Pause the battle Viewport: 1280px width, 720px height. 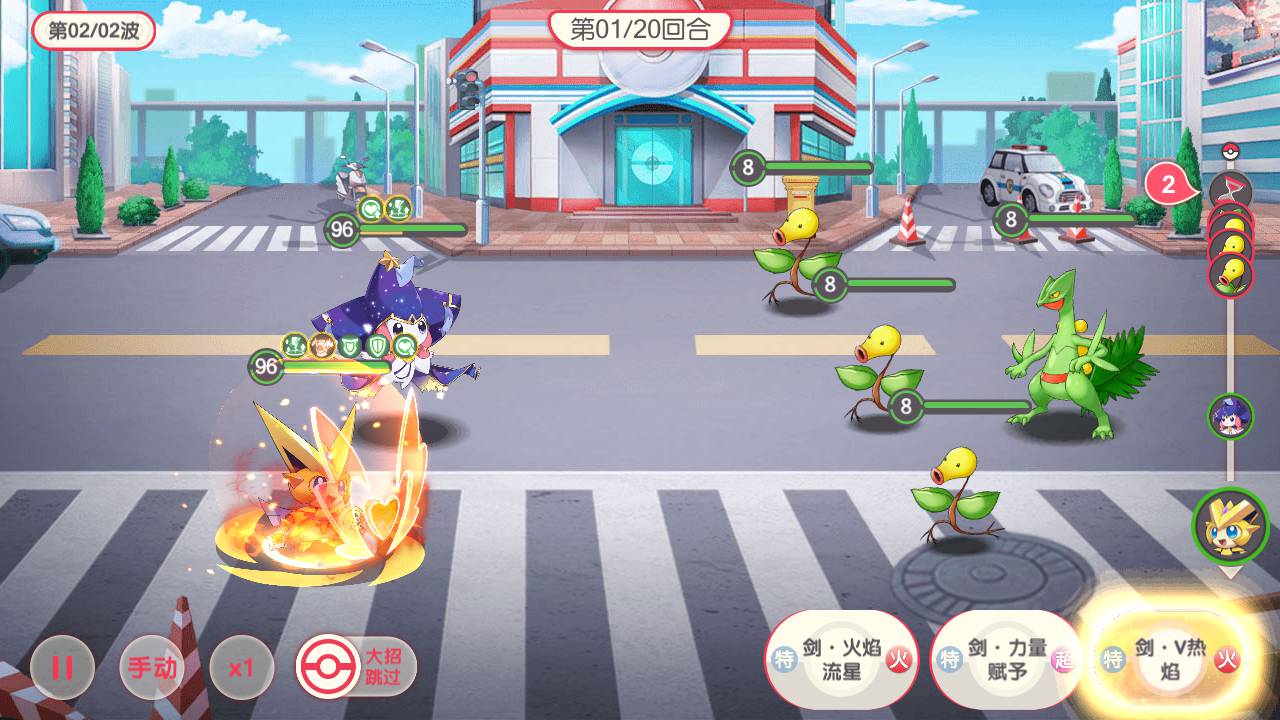click(x=62, y=667)
